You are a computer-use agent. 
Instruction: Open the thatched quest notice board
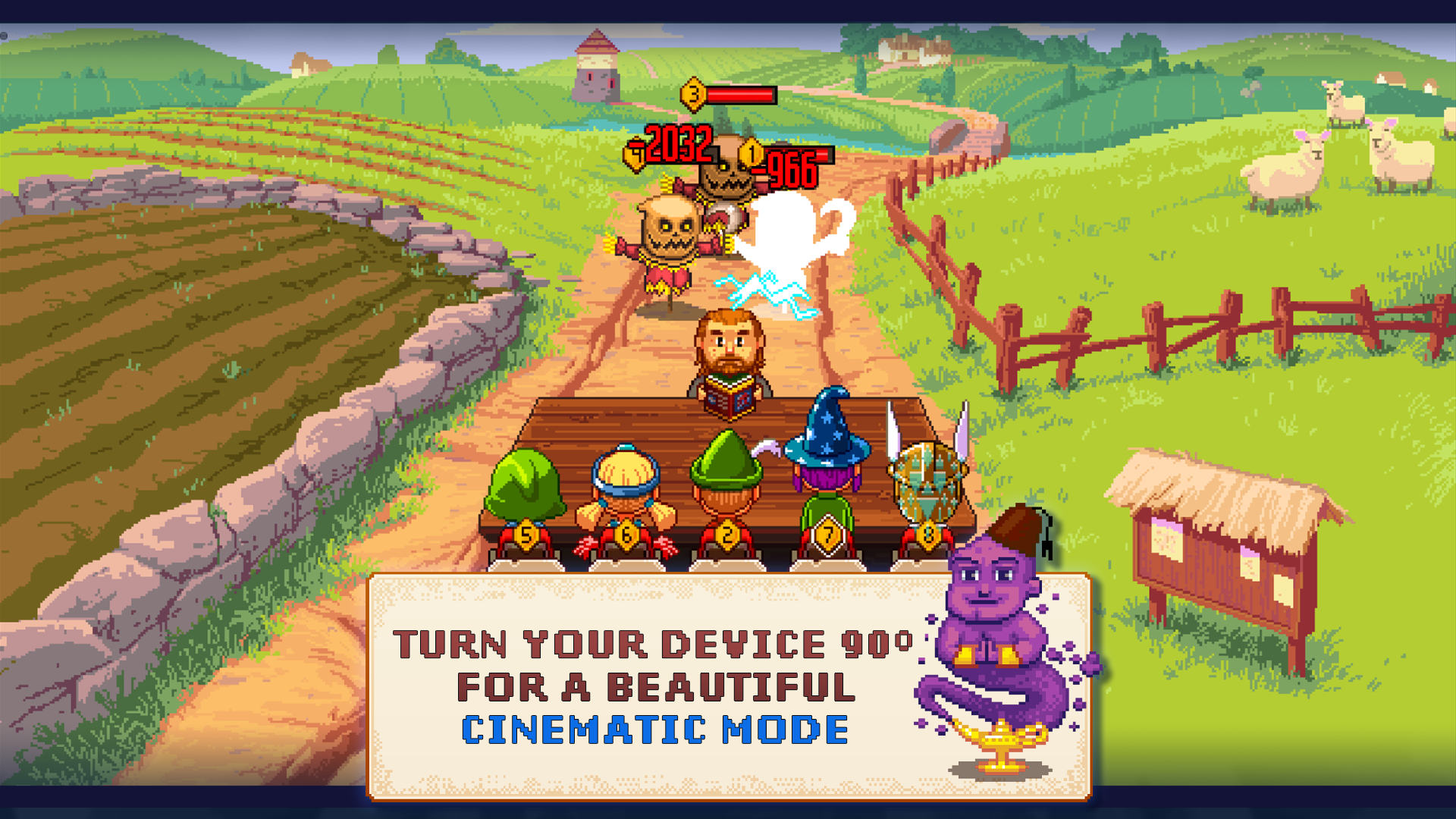click(x=1221, y=554)
